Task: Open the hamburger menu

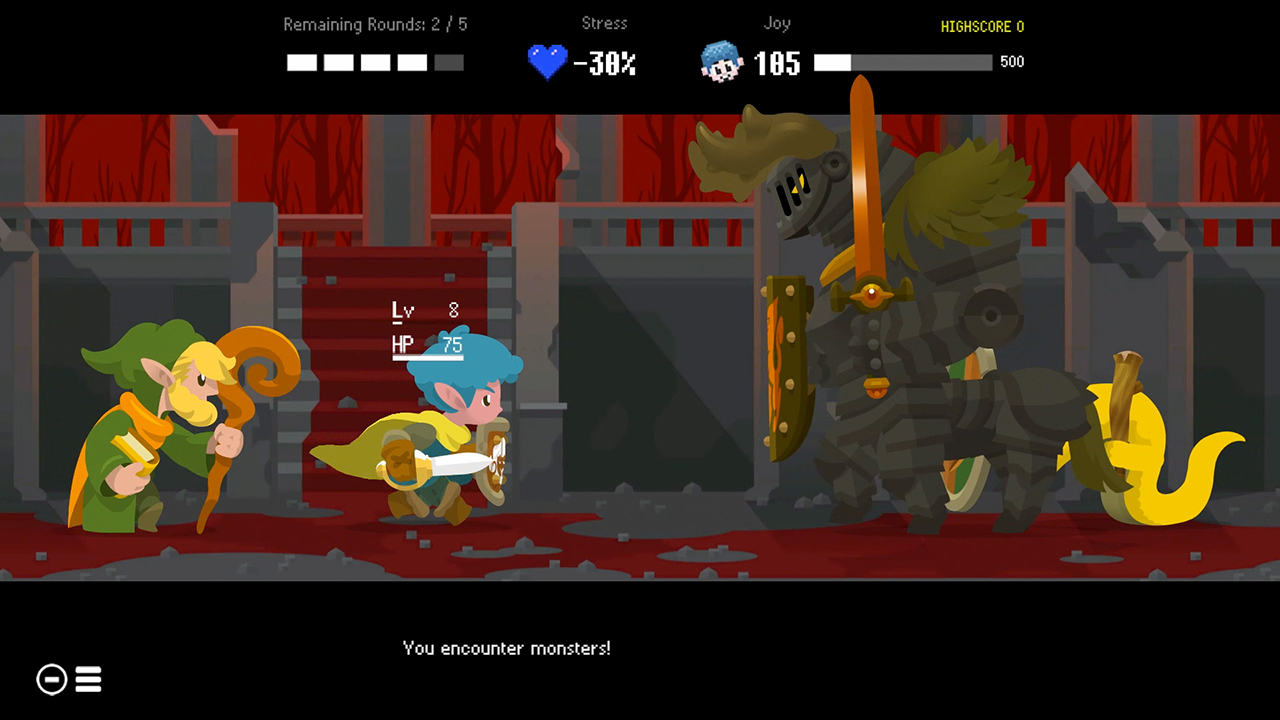Action: point(88,679)
